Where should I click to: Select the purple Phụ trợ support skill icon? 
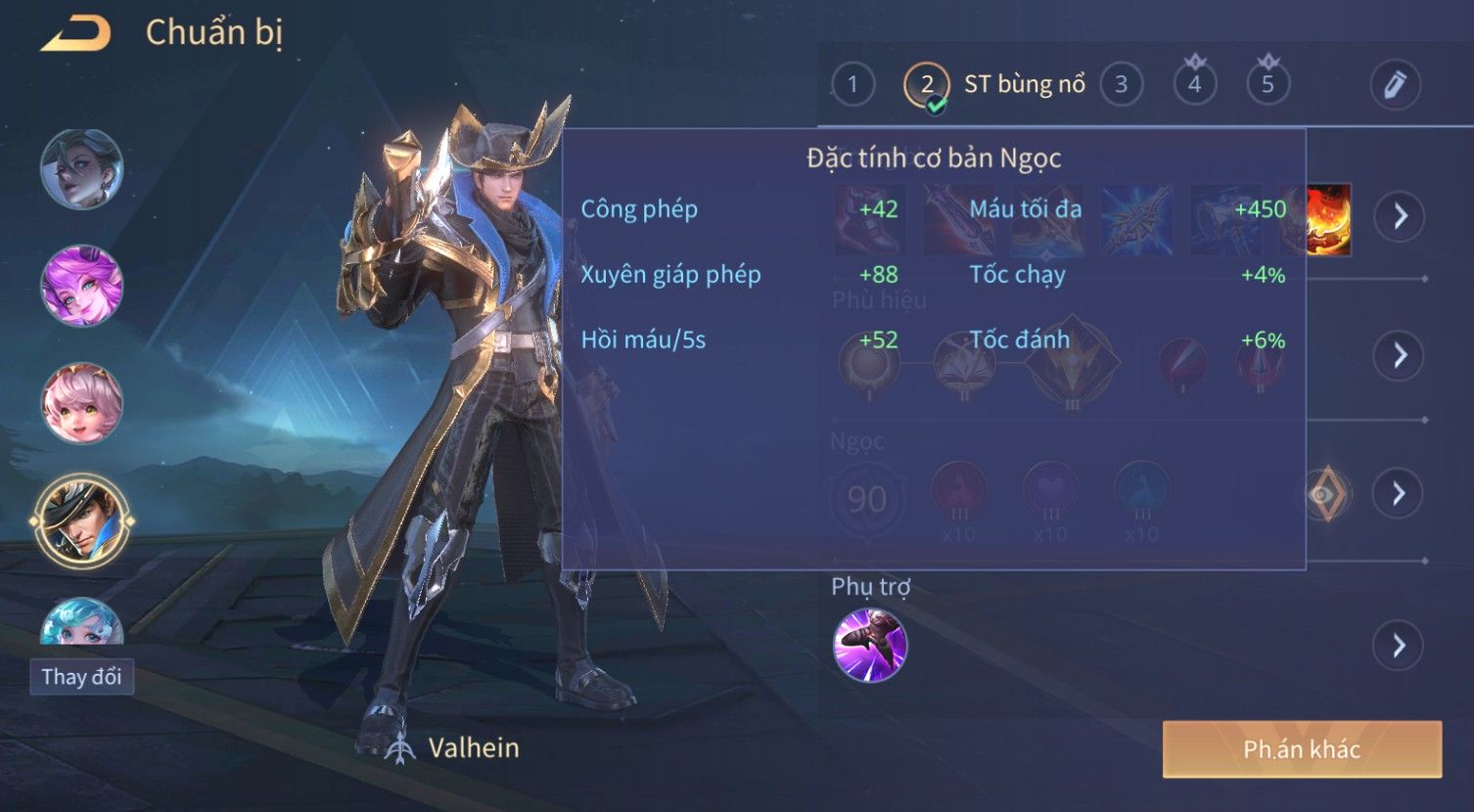870,645
